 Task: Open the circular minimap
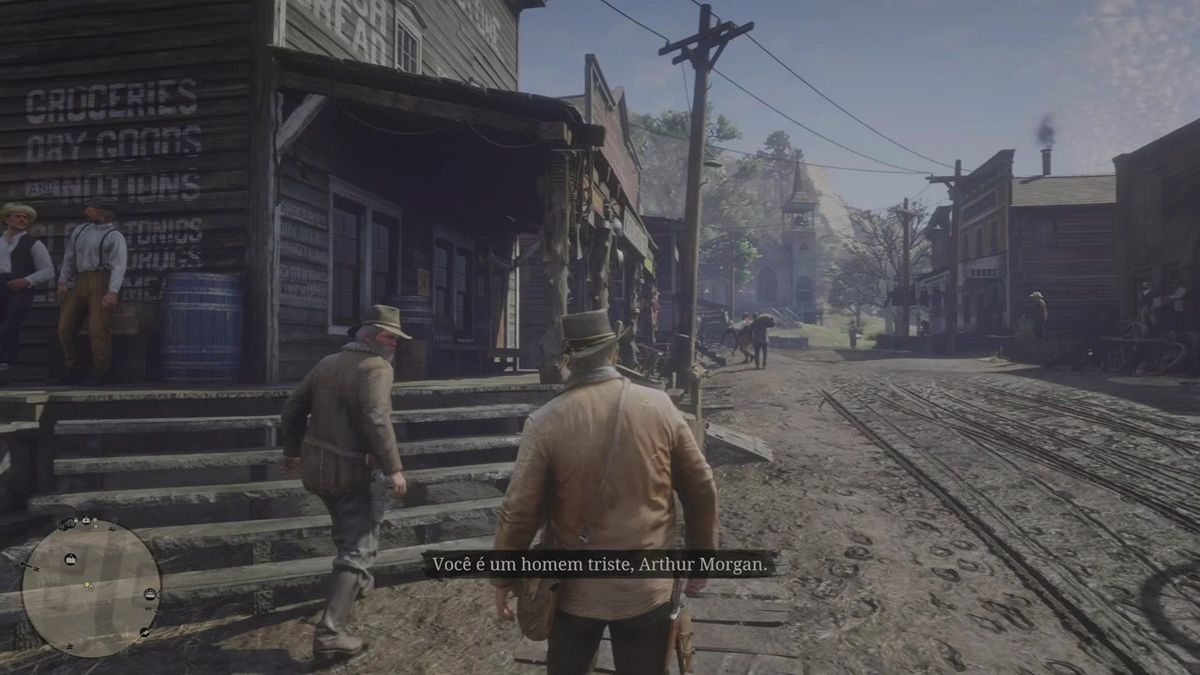coord(91,587)
